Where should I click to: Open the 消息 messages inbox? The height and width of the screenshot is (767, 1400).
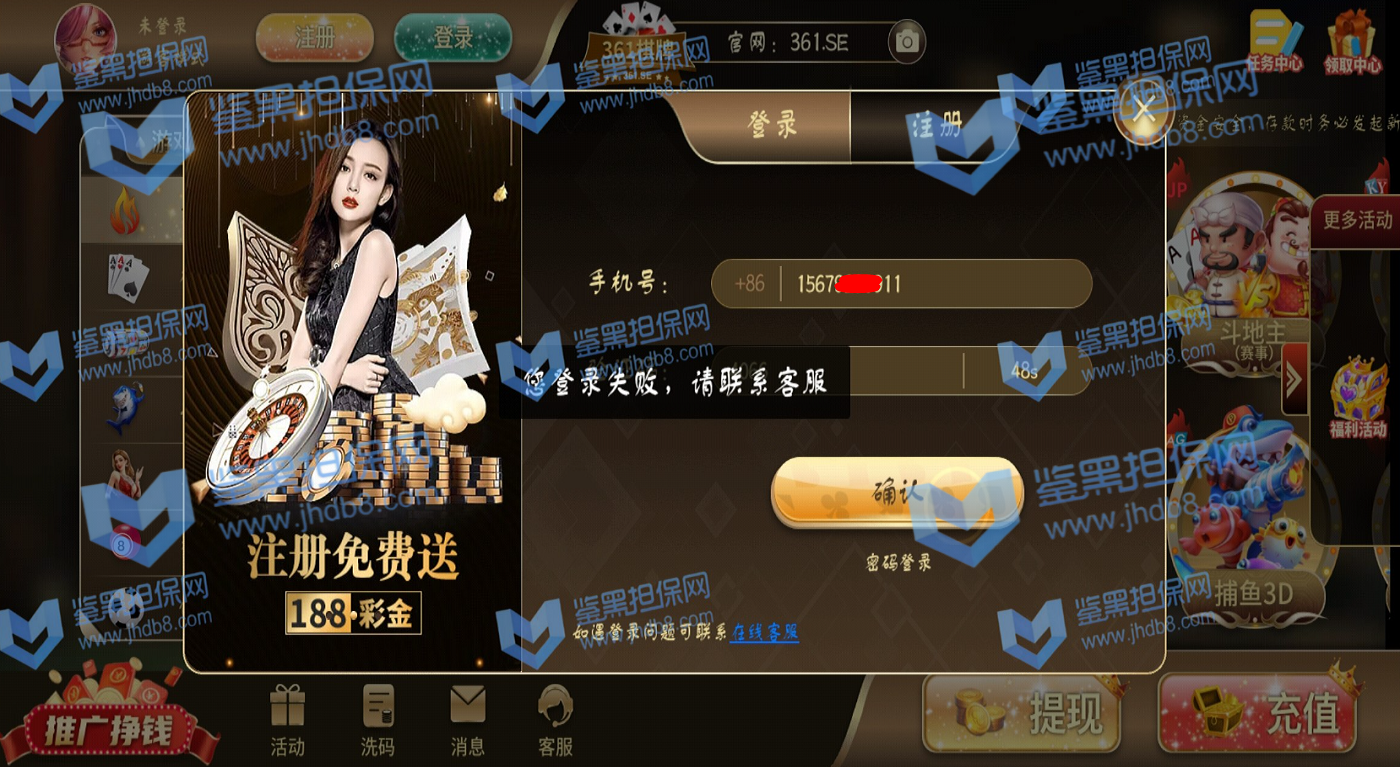coord(467,720)
